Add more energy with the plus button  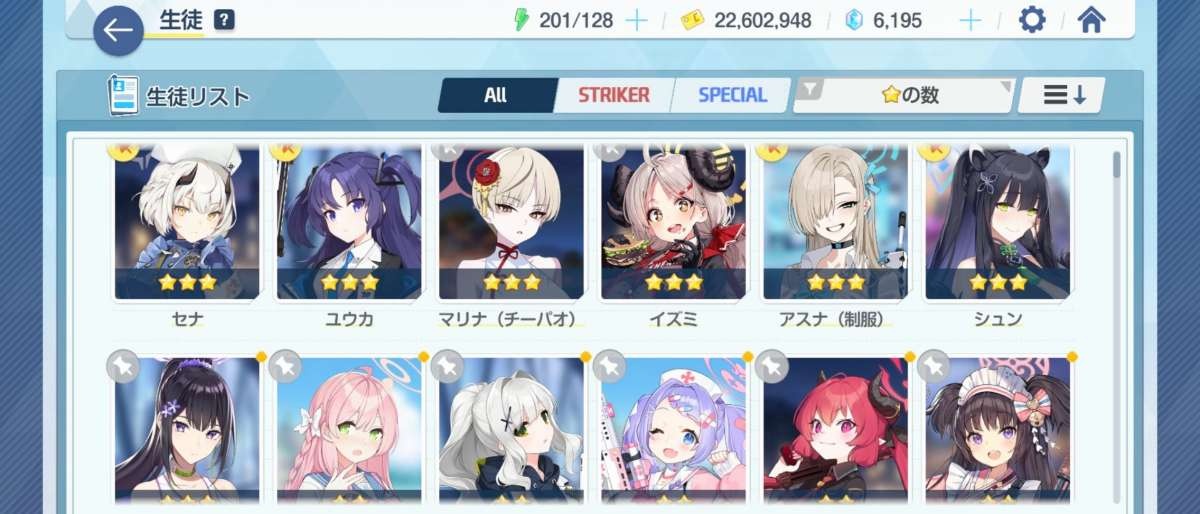(636, 20)
